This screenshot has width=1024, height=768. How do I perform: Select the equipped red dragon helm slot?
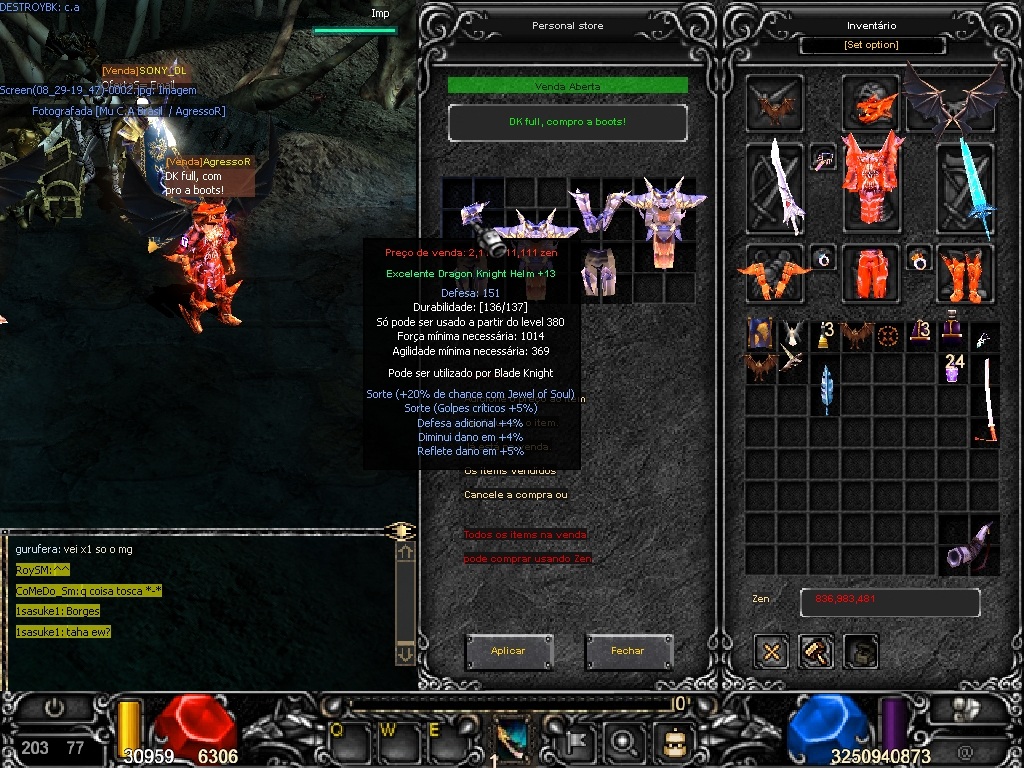coord(870,102)
